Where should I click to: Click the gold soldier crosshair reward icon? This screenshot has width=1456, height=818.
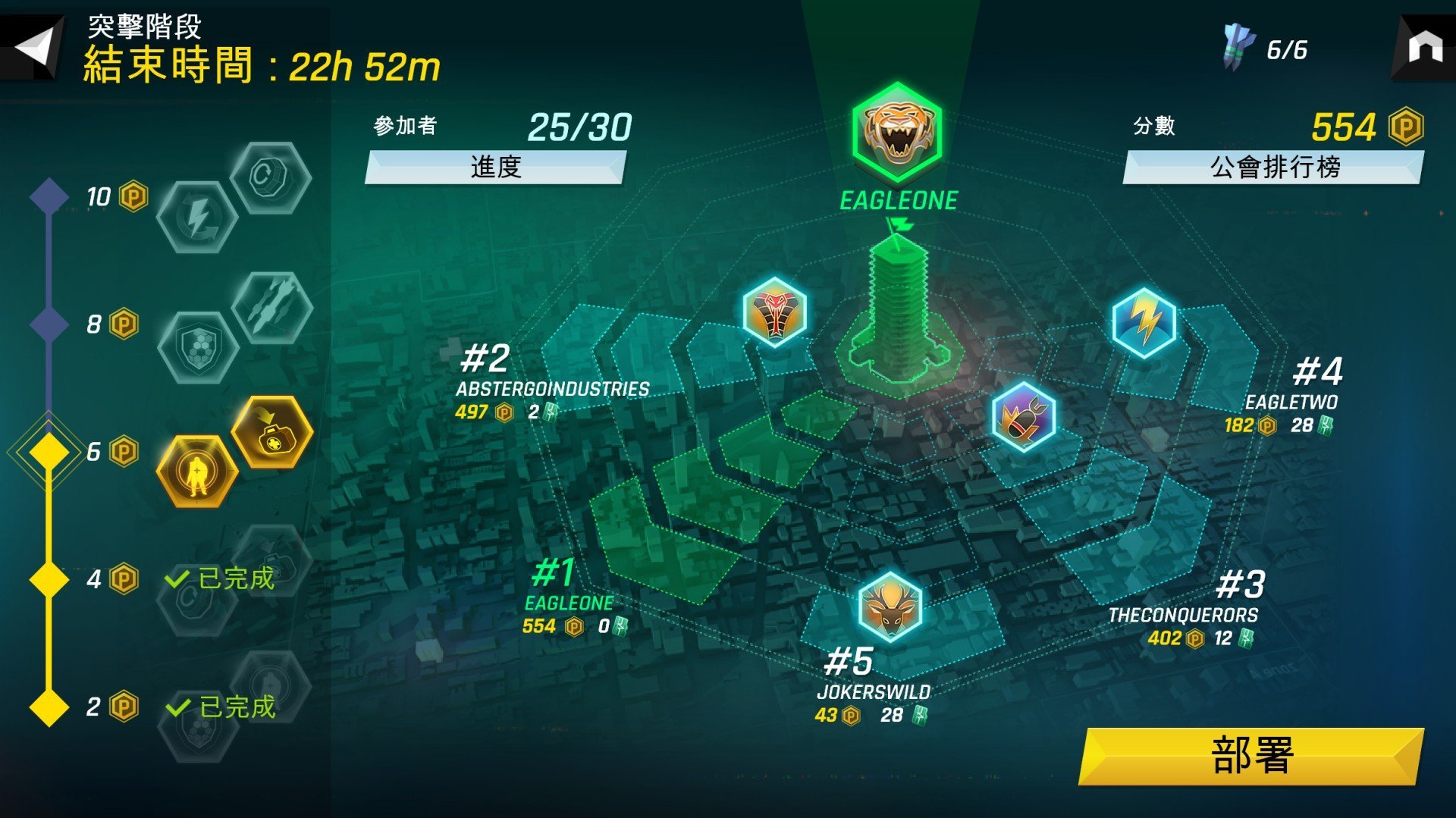click(x=199, y=472)
